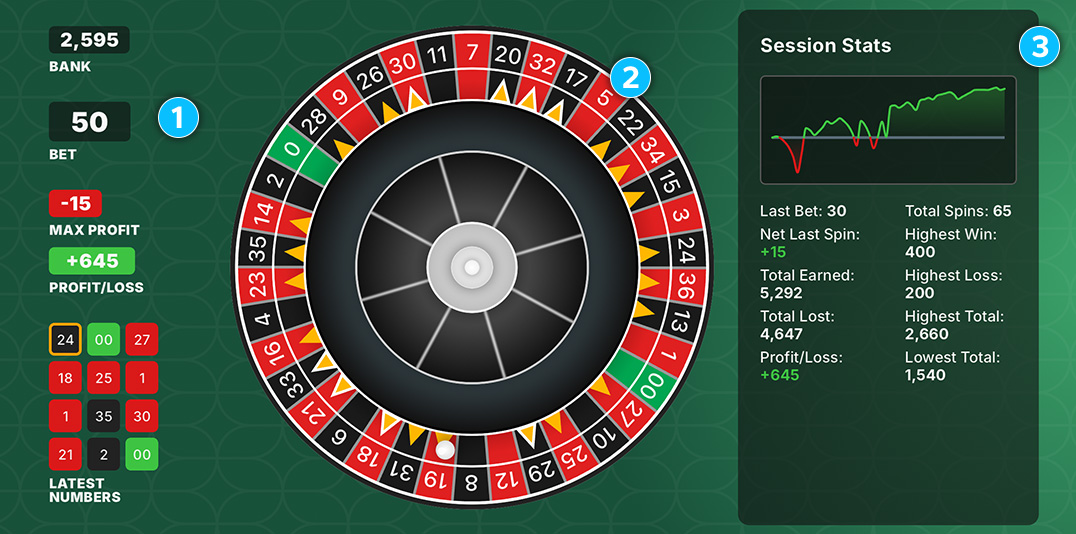Image resolution: width=1076 pixels, height=534 pixels.
Task: Click the black 2 tile in Latest Numbers
Action: point(103,454)
